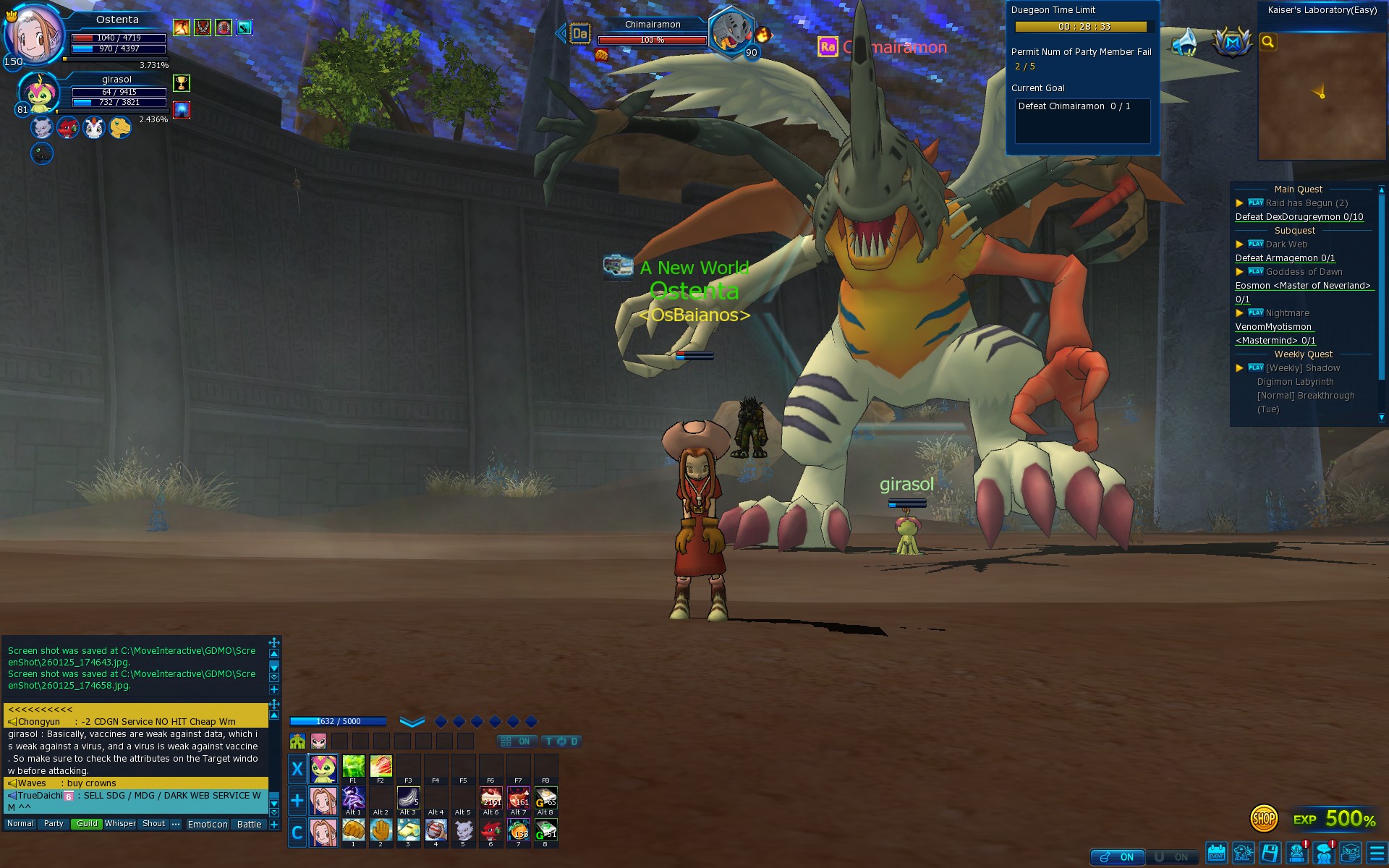The image size is (1389, 868).
Task: Use the strawberry cake item in Alt 6
Action: pos(490,798)
